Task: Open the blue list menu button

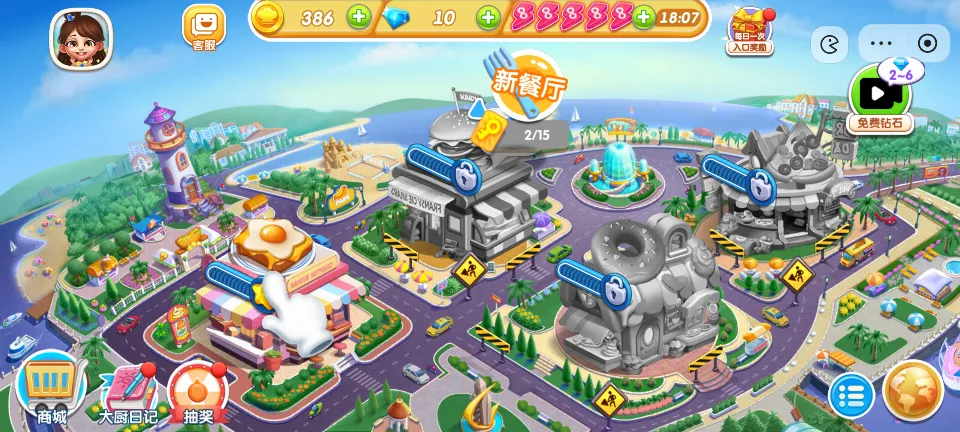Action: [x=851, y=395]
